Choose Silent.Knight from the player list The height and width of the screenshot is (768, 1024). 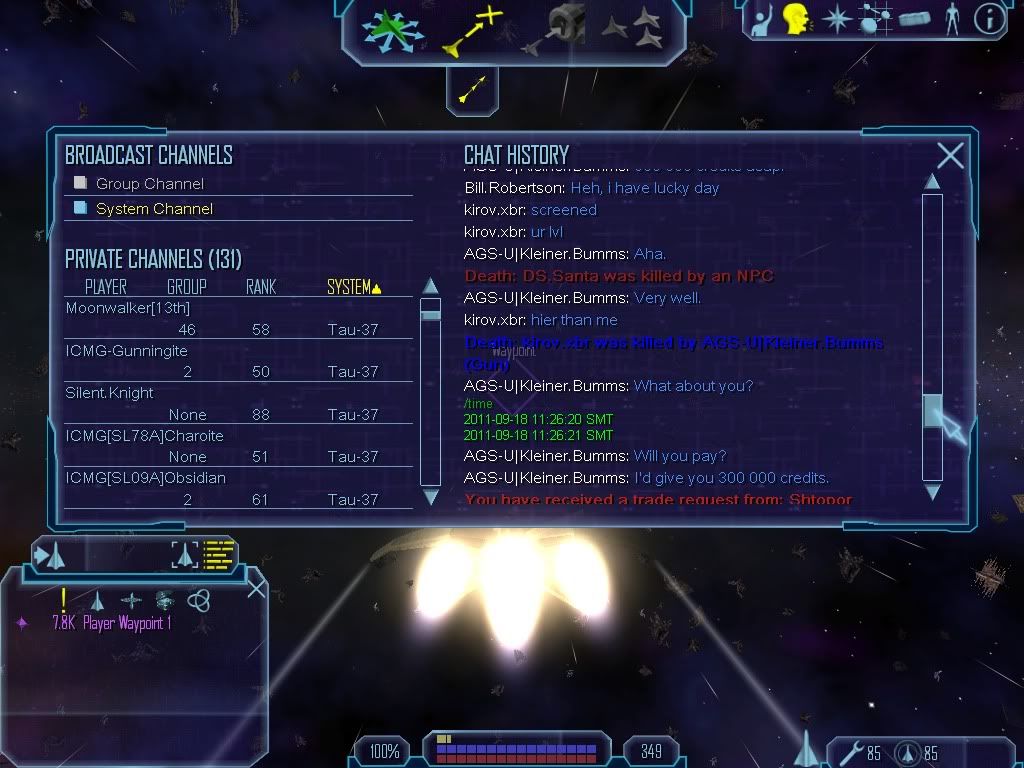click(110, 393)
